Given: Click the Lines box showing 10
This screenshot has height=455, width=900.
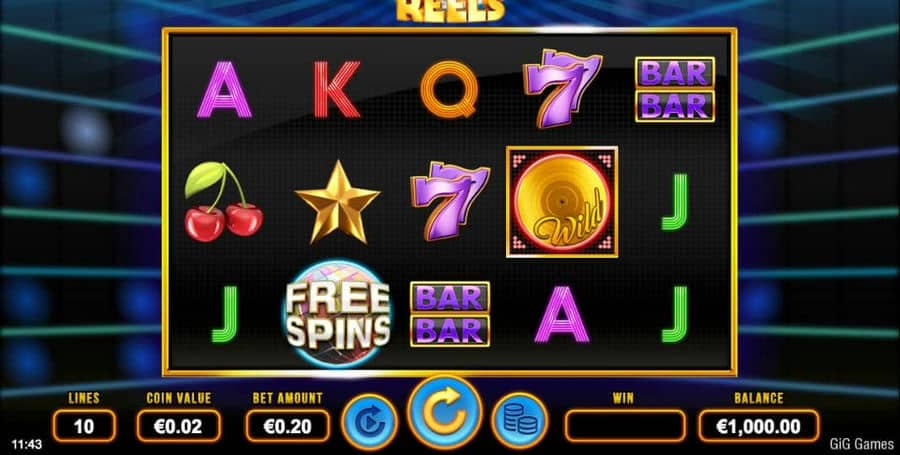Looking at the screenshot, I should (x=83, y=426).
